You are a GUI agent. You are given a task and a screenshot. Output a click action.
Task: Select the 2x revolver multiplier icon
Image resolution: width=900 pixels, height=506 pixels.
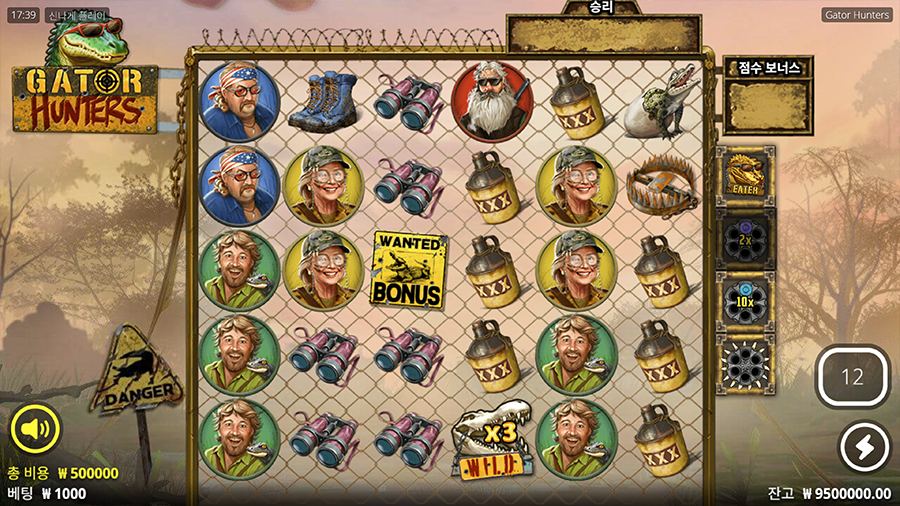coord(745,239)
